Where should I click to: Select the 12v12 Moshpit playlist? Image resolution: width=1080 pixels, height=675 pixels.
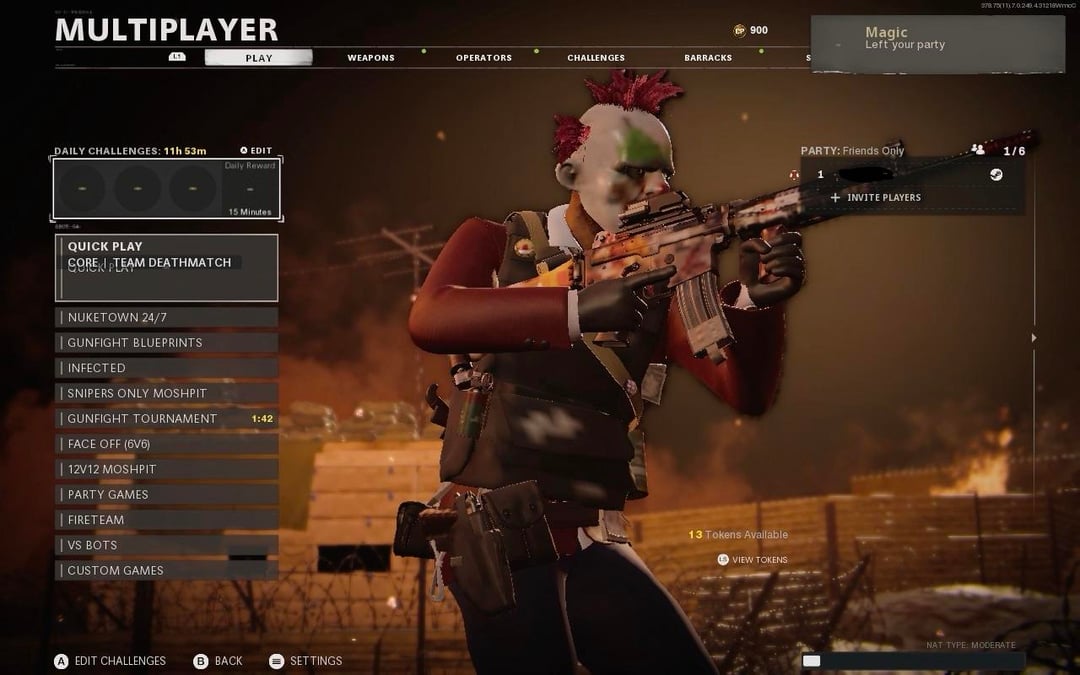pyautogui.click(x=166, y=469)
